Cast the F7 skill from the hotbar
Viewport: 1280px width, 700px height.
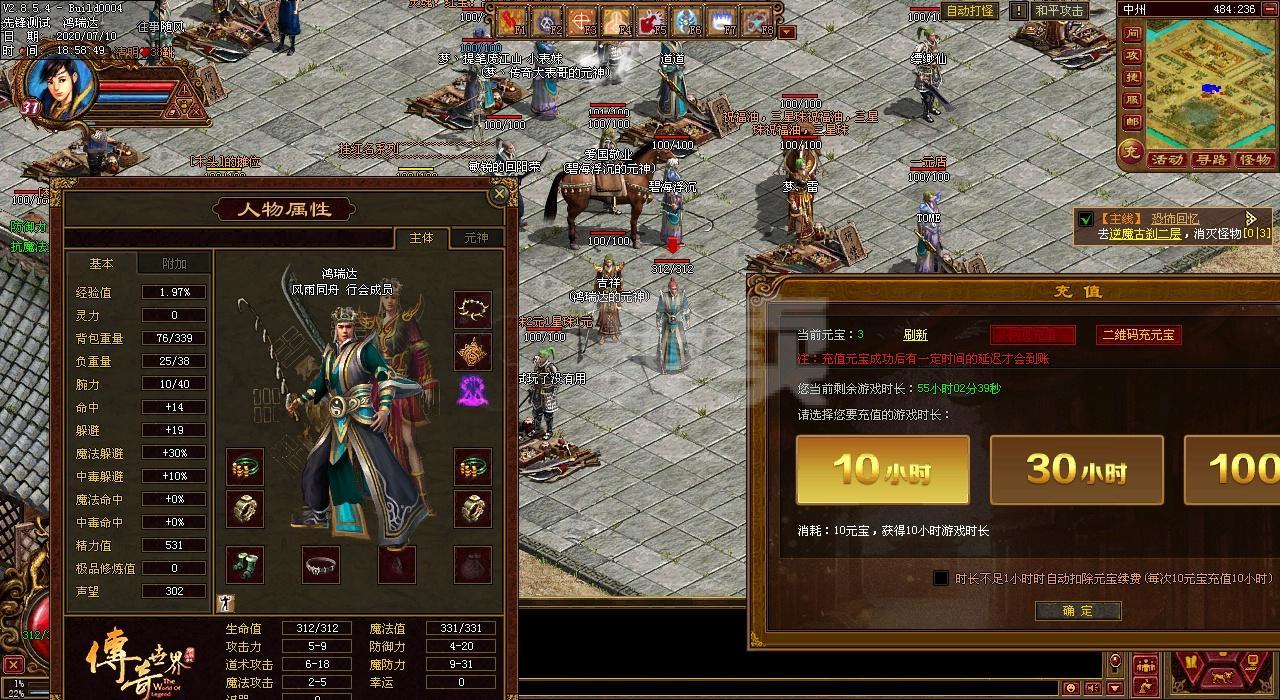click(x=722, y=21)
